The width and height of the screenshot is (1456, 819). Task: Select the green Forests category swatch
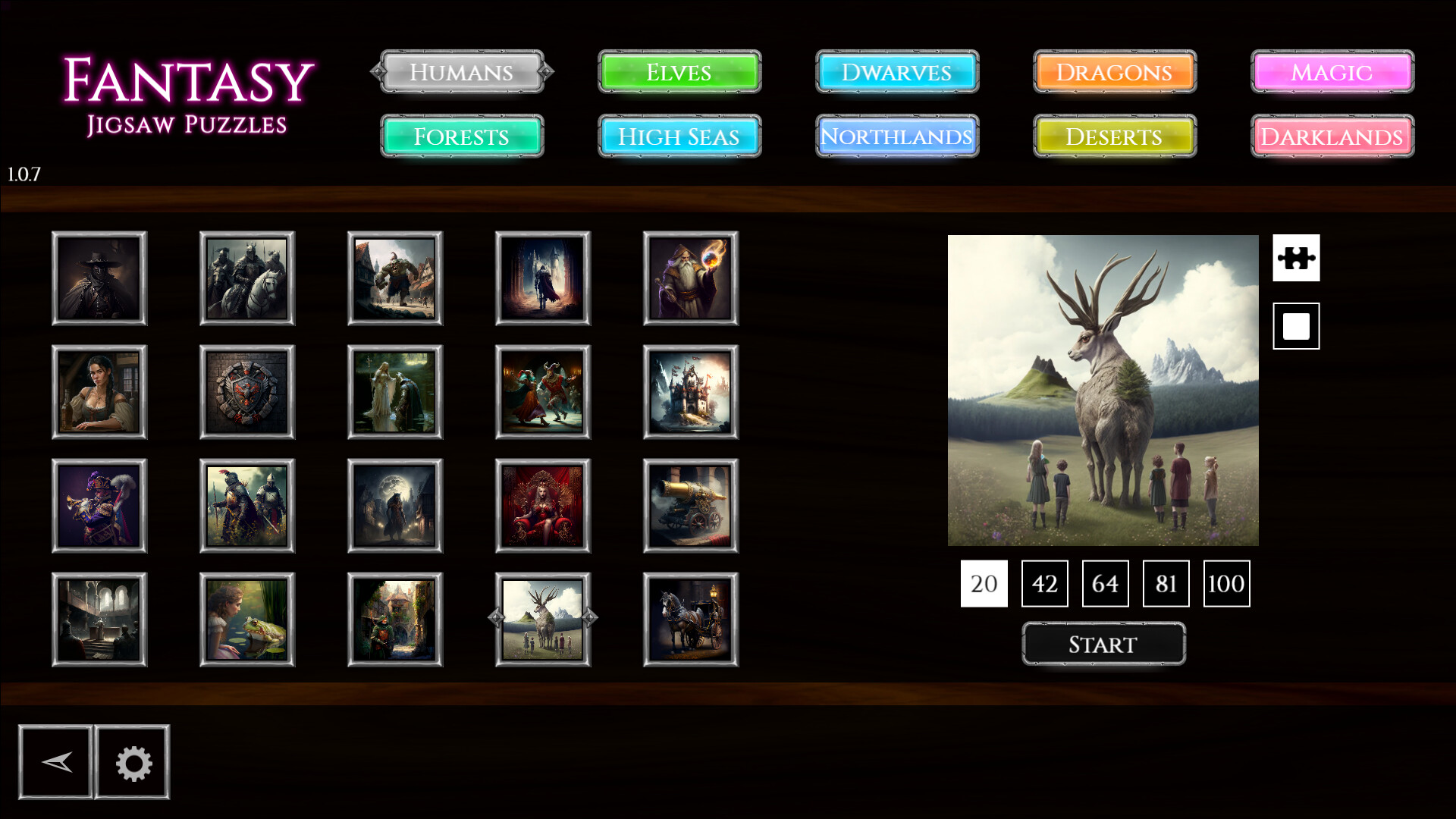click(462, 137)
